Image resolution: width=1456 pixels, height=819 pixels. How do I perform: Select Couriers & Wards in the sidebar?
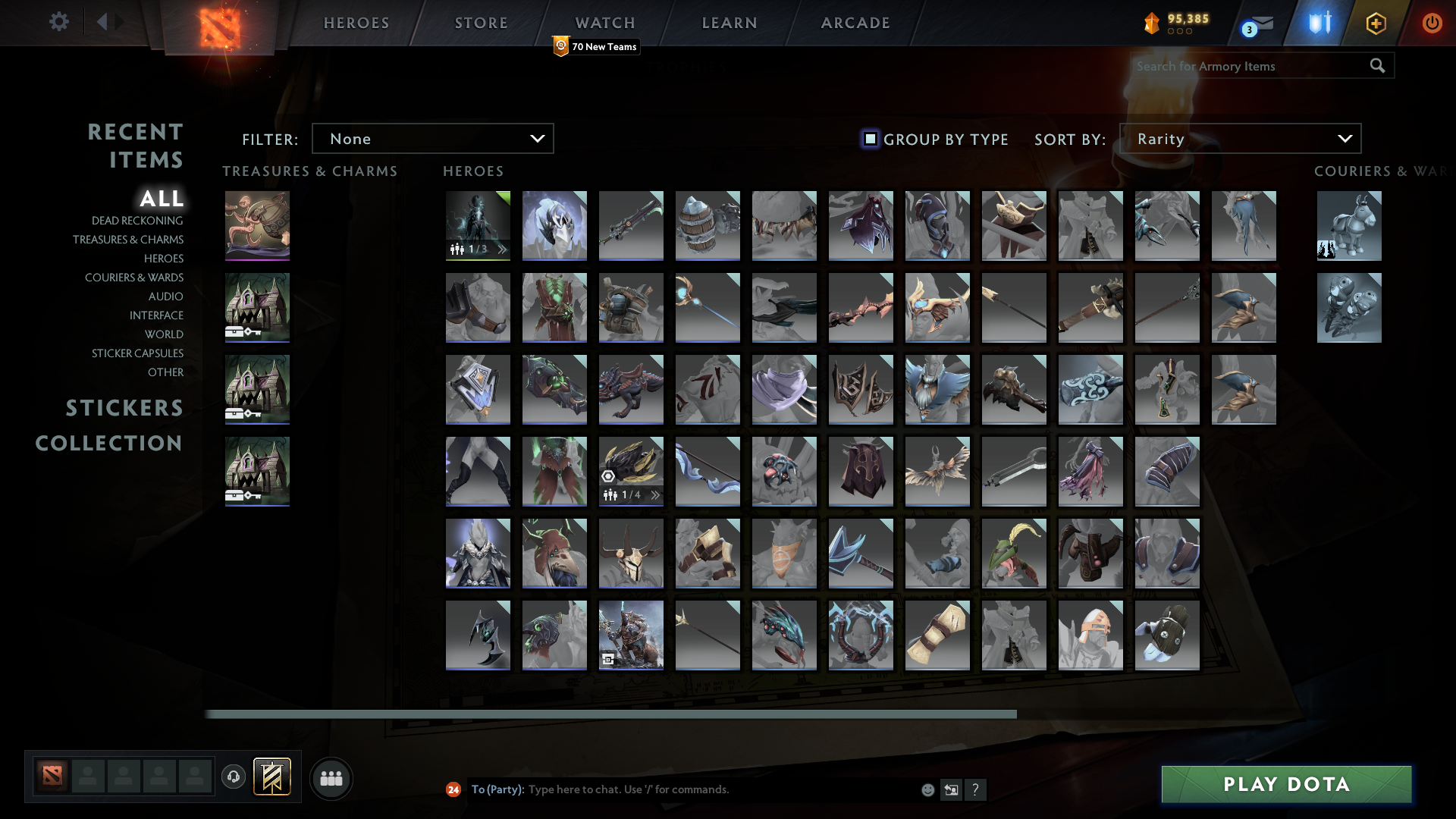click(133, 278)
